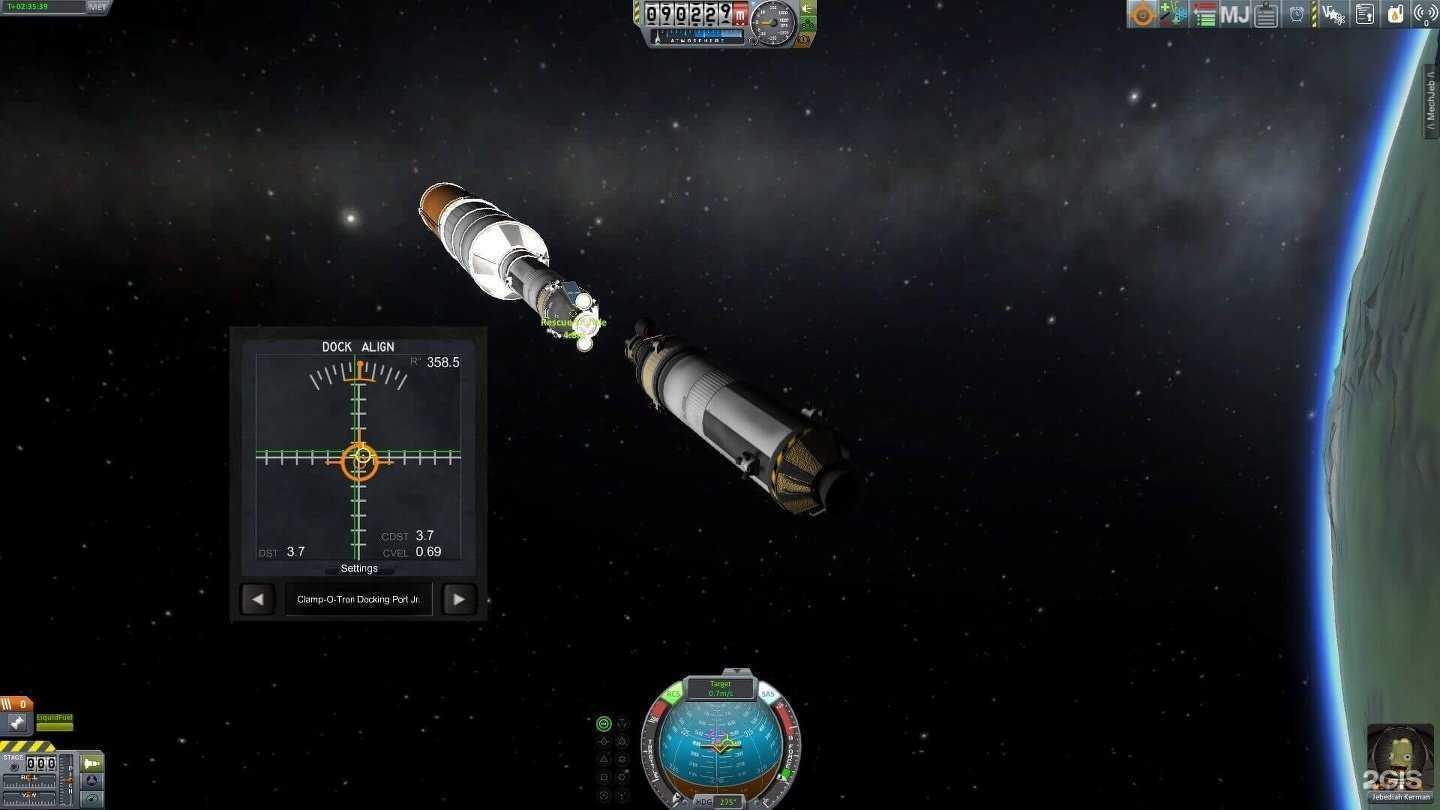The width and height of the screenshot is (1440, 810).
Task: Select Jebediah Kerman's crew portrait
Action: coord(1399,758)
